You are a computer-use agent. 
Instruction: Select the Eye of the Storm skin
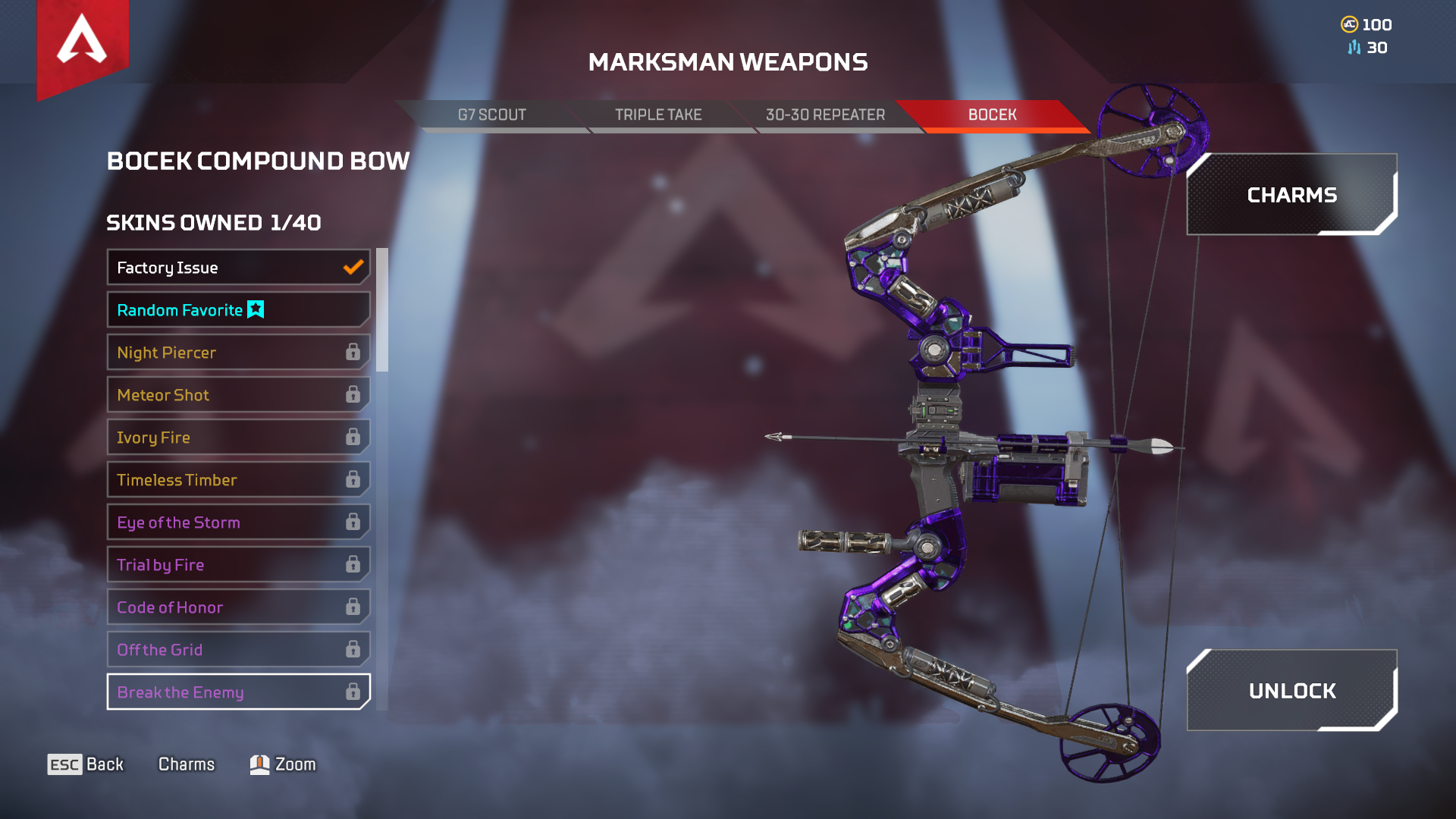(x=227, y=522)
